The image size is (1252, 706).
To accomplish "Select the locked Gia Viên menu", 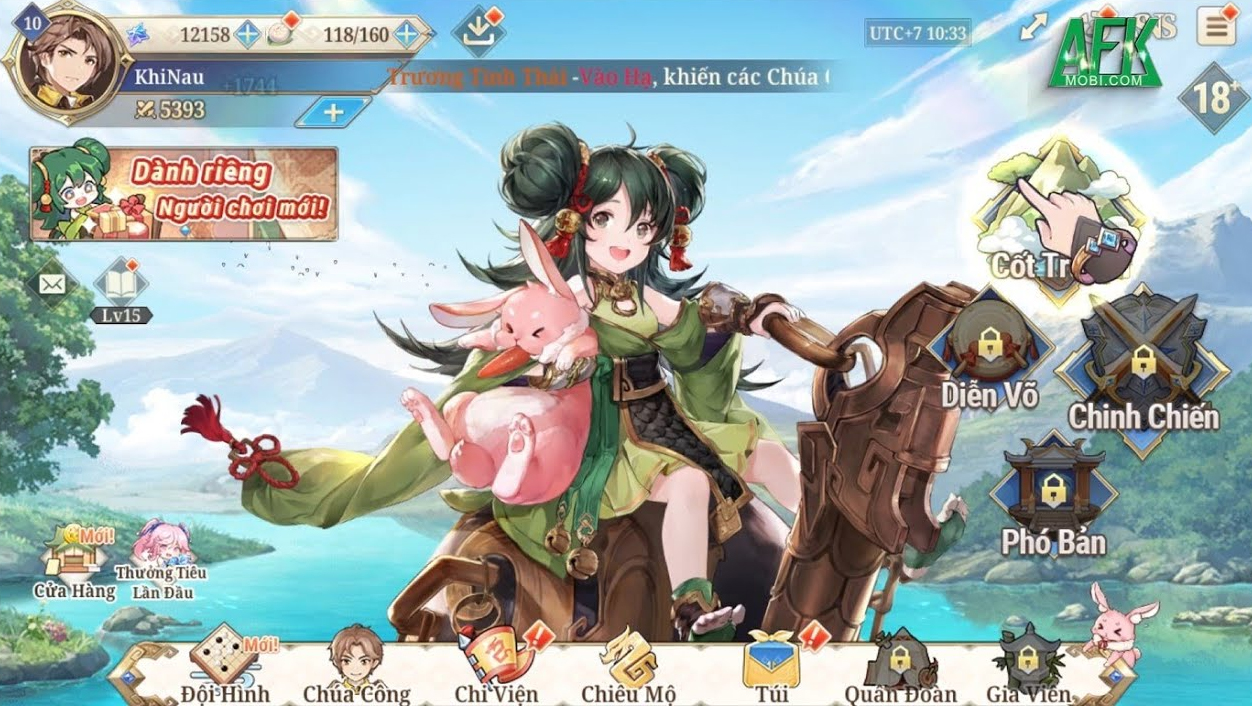I will [1028, 664].
